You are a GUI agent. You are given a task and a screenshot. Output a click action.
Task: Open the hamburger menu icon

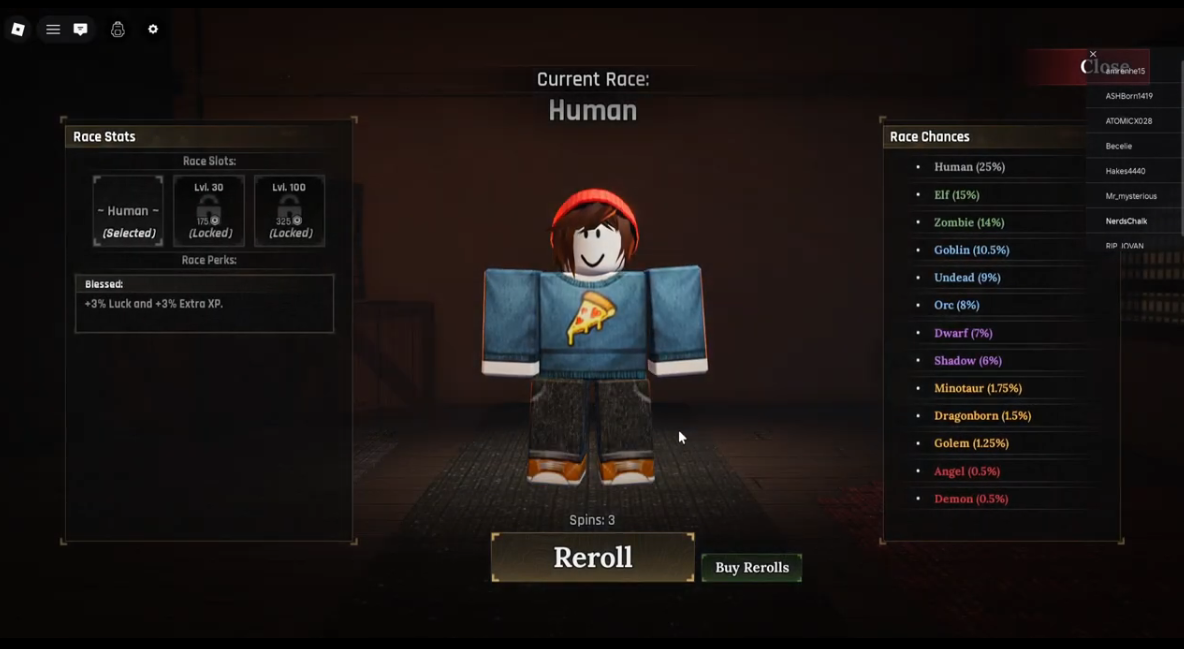(x=53, y=30)
